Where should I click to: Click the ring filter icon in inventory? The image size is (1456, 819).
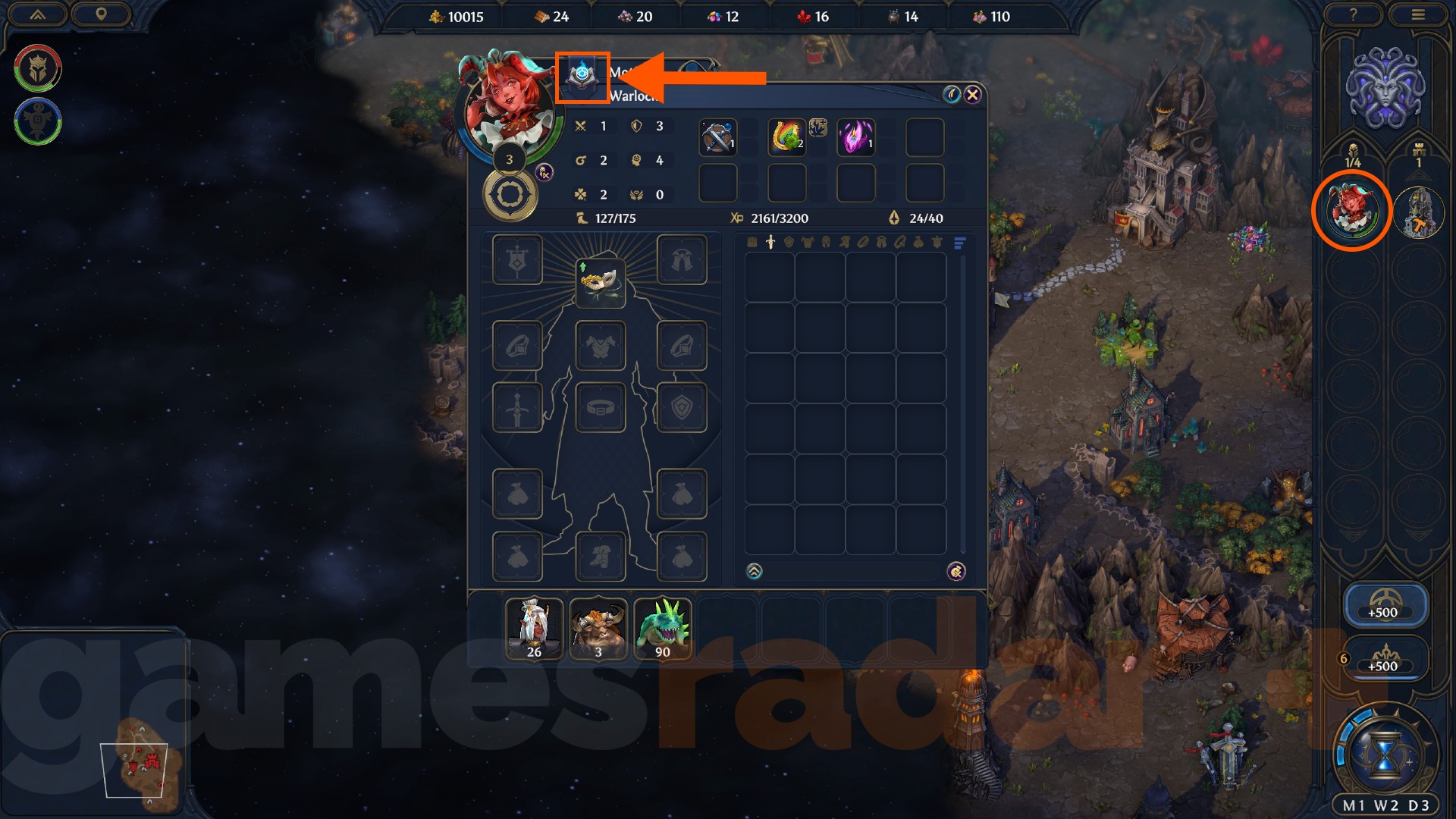click(x=863, y=243)
